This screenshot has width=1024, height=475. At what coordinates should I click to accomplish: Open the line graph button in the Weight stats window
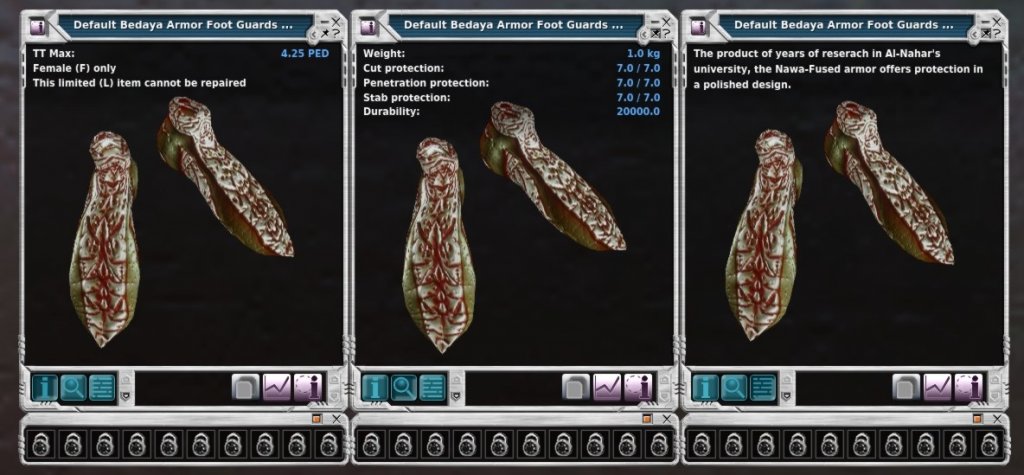pos(607,387)
